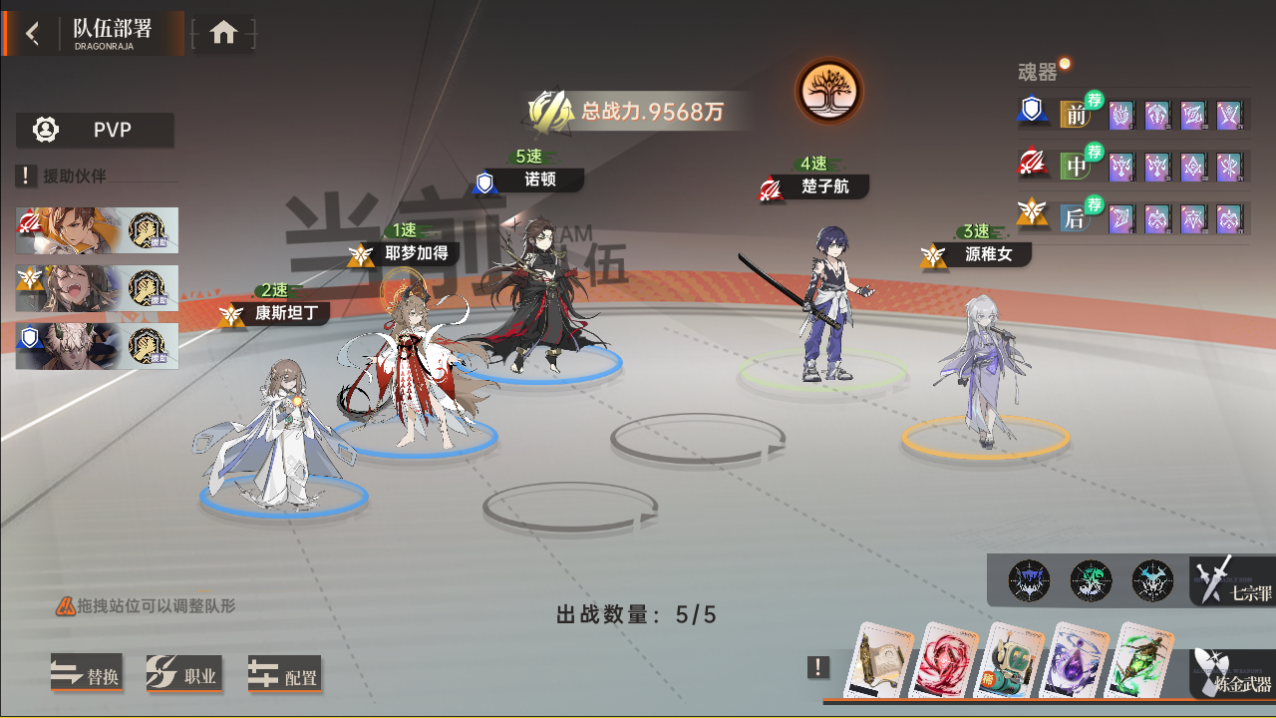Select unit 源稚女 name label
This screenshot has width=1276, height=718.
tap(987, 255)
